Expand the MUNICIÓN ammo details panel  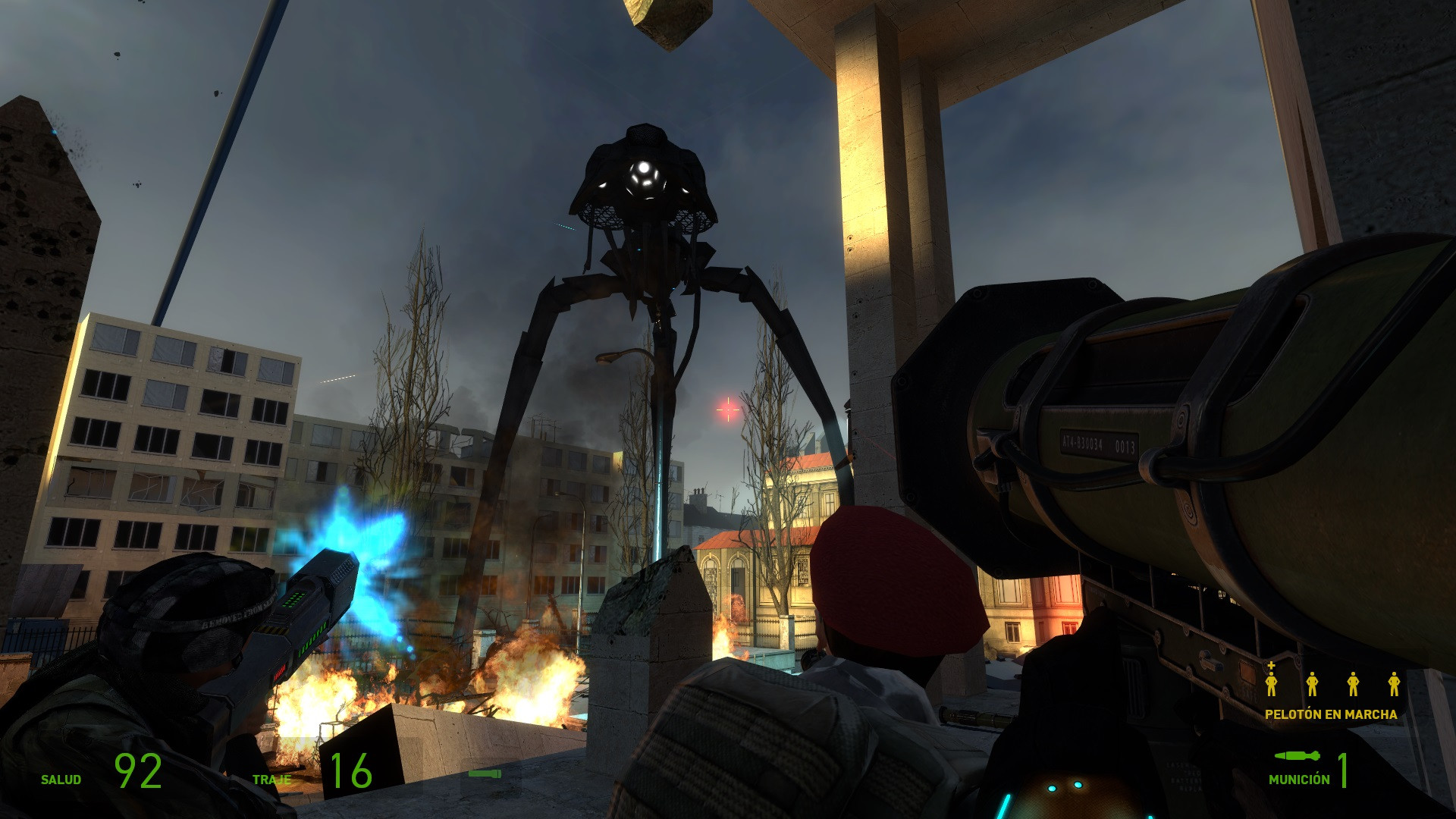tap(1300, 778)
